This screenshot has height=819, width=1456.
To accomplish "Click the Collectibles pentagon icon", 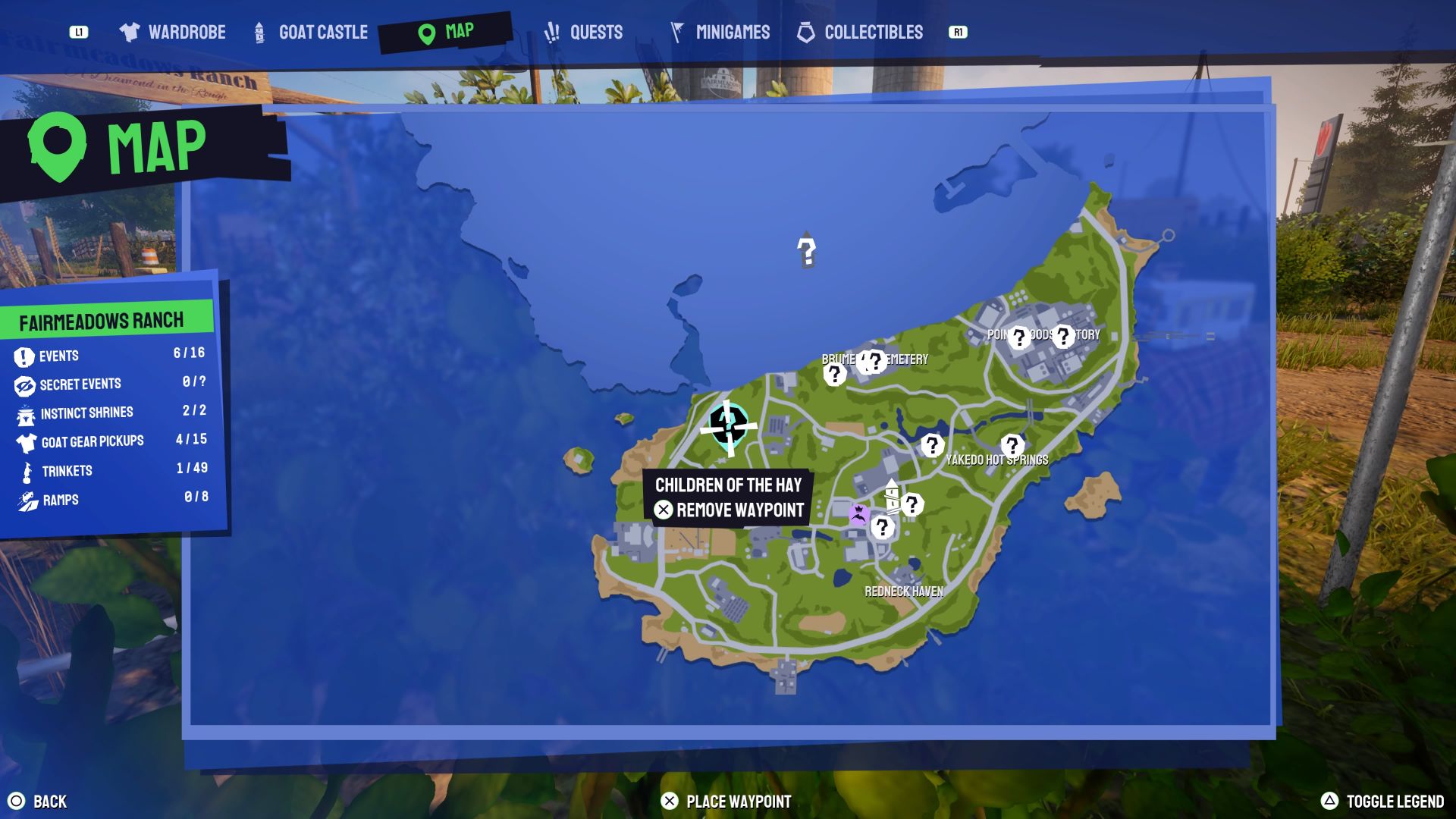I will click(805, 32).
